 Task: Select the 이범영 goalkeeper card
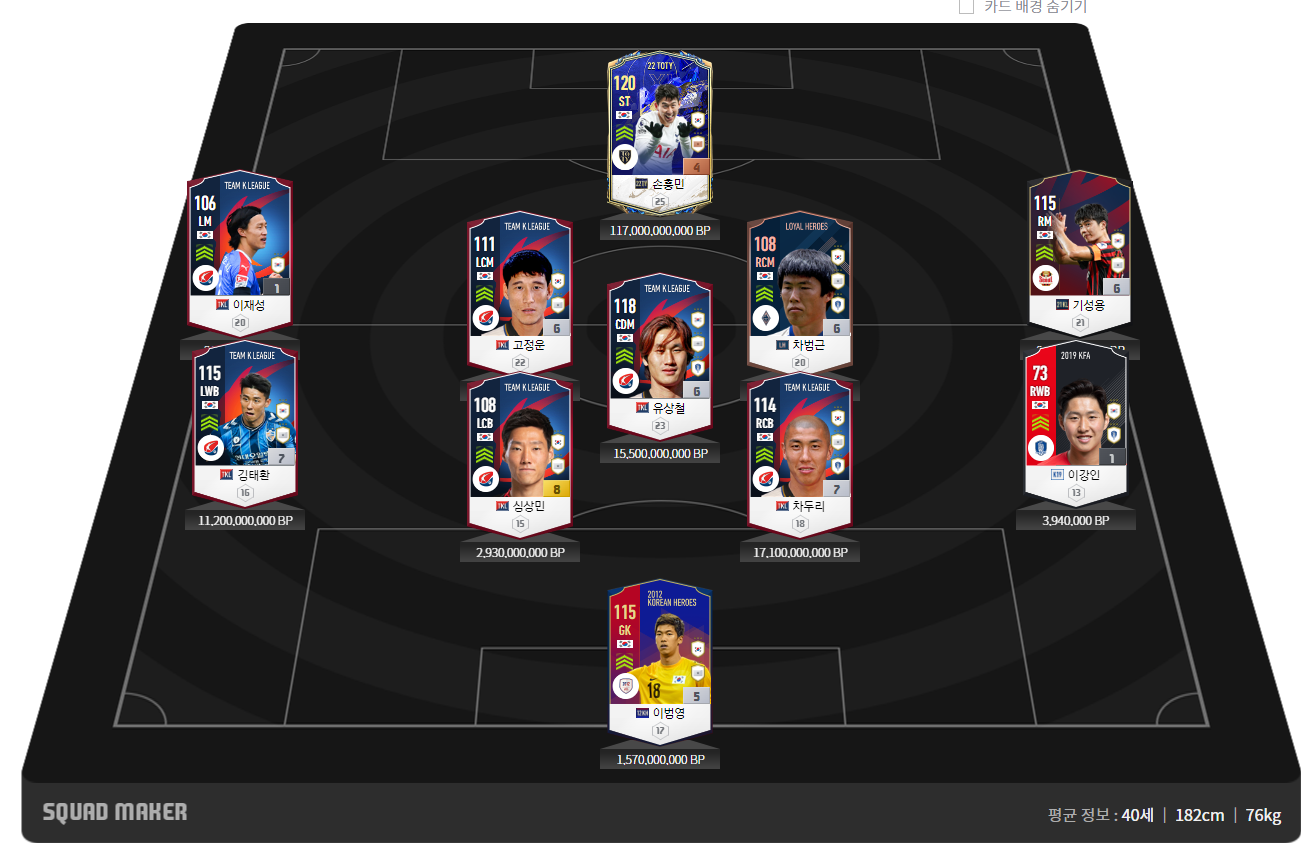659,655
